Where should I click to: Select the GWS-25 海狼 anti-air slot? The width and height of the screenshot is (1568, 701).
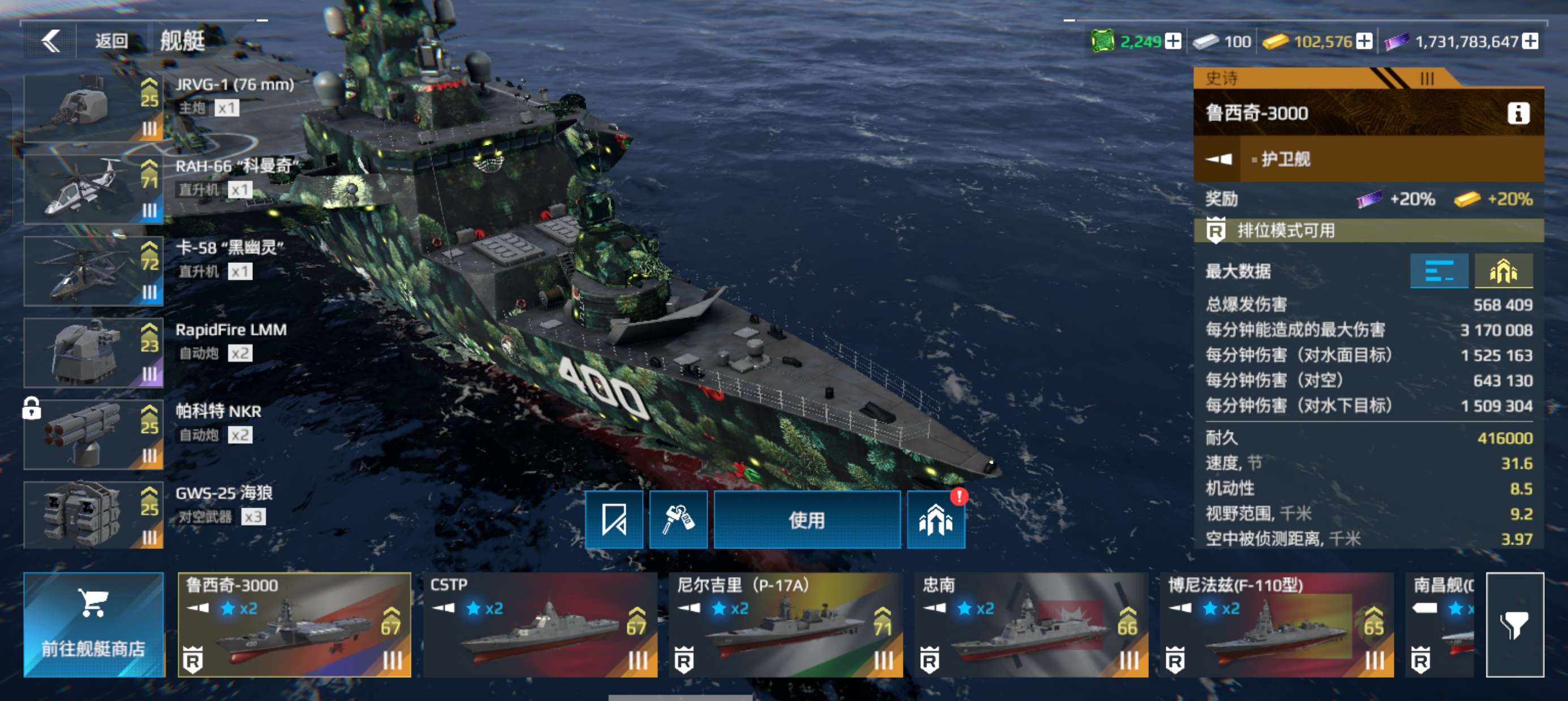click(93, 516)
